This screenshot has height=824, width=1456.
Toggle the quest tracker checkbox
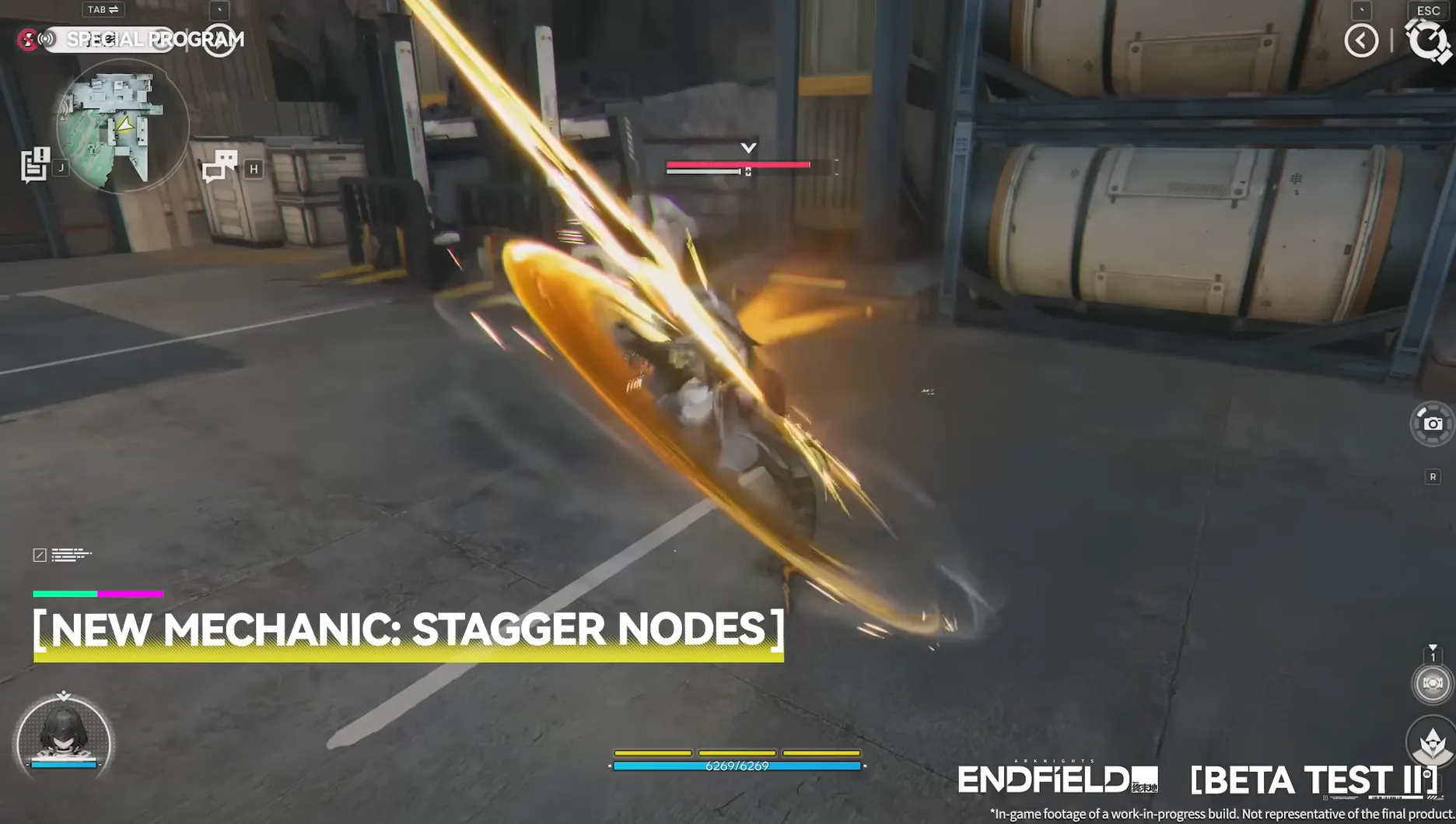(x=39, y=555)
